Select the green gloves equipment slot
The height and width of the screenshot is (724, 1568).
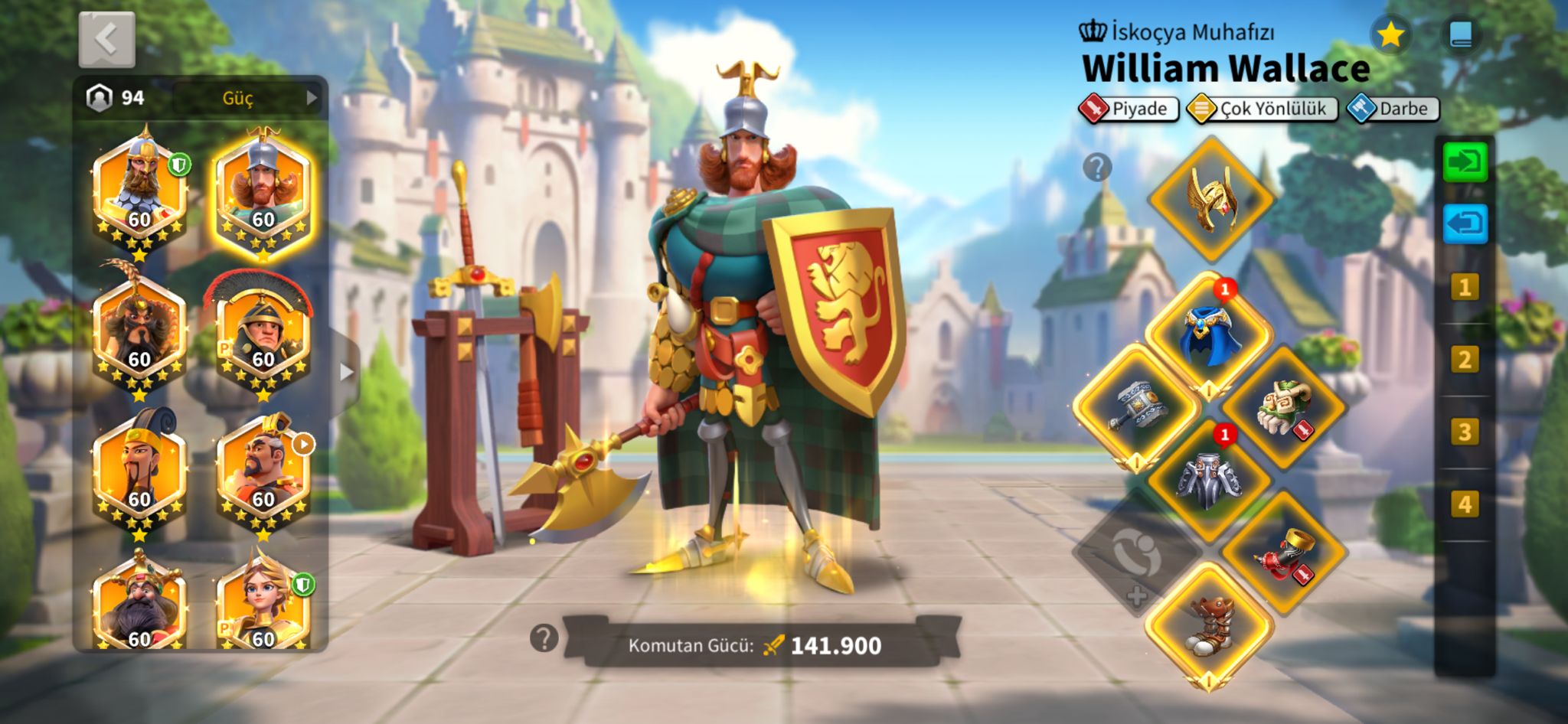pos(1283,406)
